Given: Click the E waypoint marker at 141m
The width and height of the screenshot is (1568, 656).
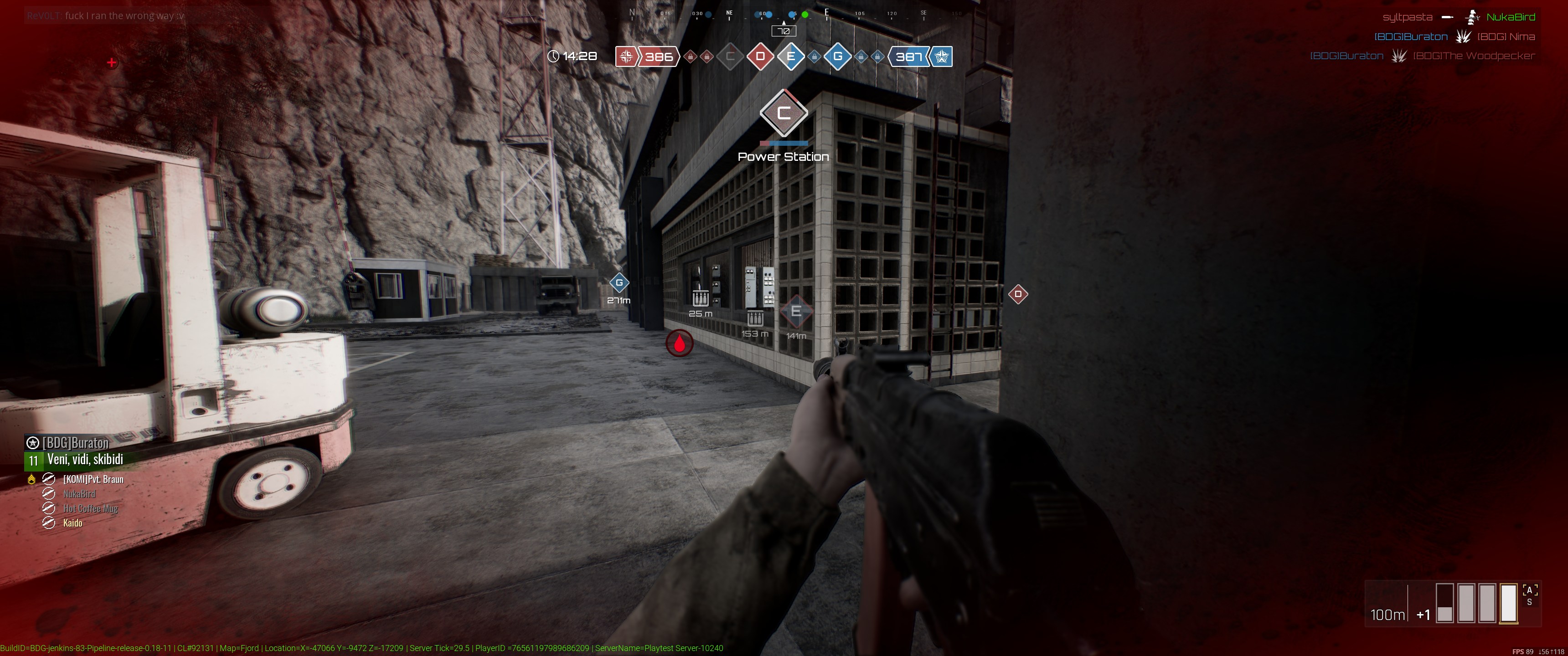Looking at the screenshot, I should (795, 312).
